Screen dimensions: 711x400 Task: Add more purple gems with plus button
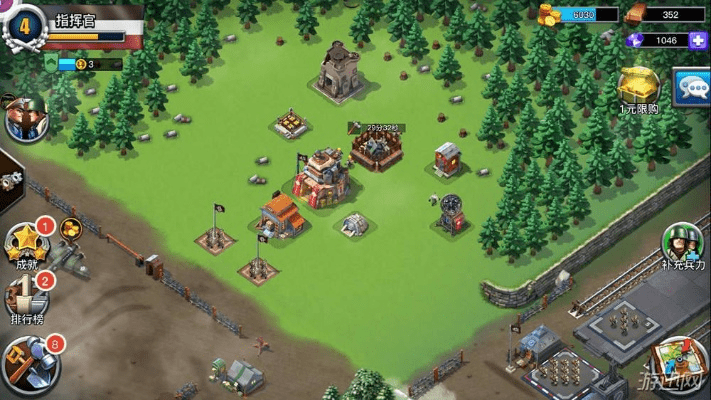click(x=698, y=40)
